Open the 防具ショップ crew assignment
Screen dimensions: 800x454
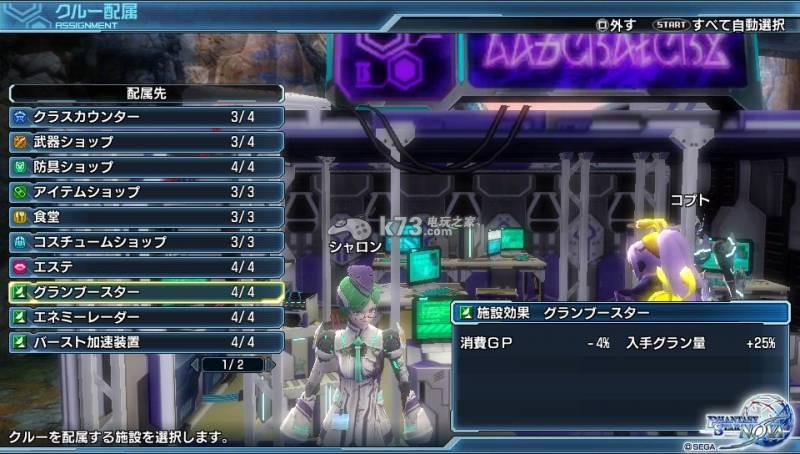146,167
